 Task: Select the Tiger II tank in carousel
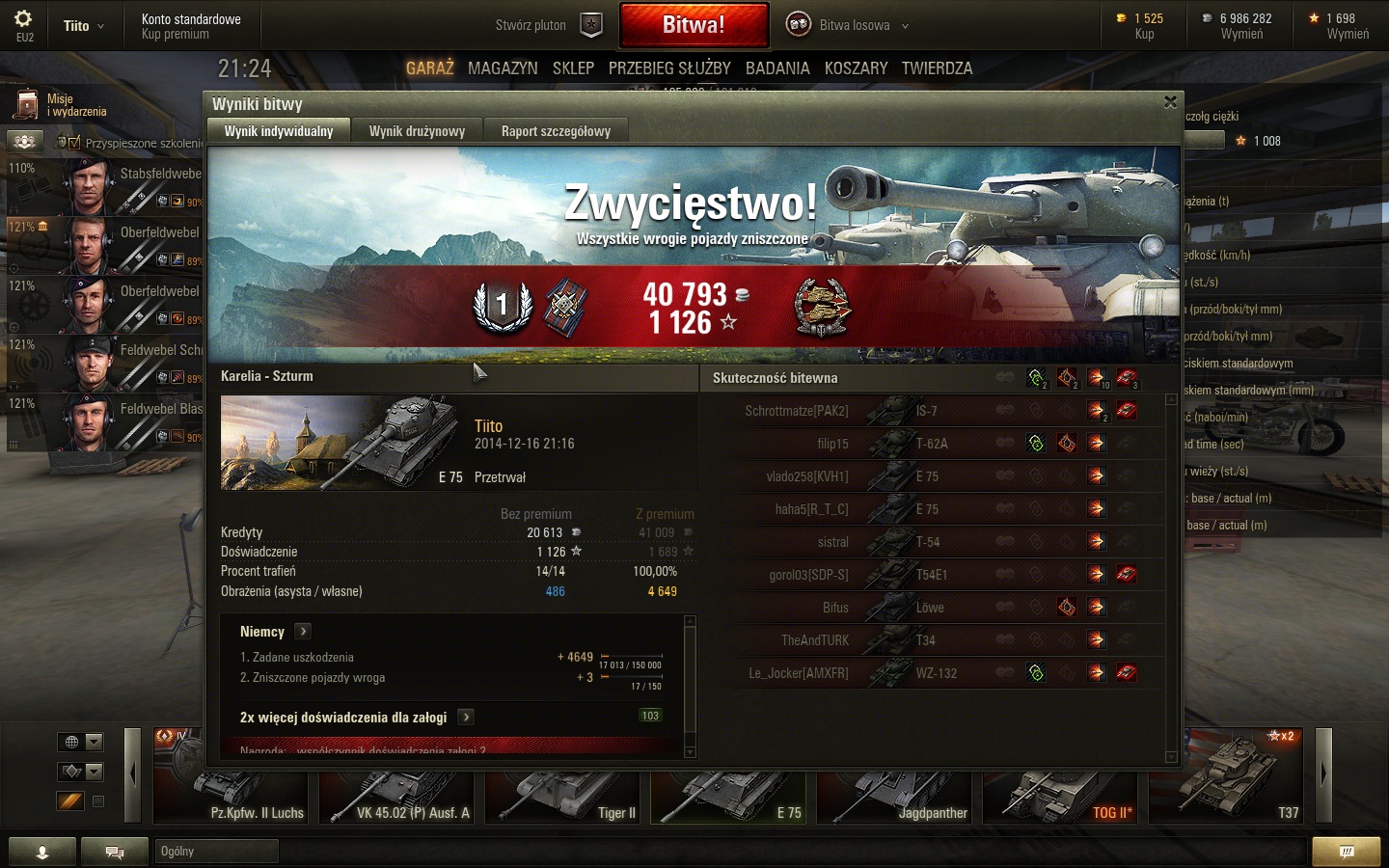(567, 791)
